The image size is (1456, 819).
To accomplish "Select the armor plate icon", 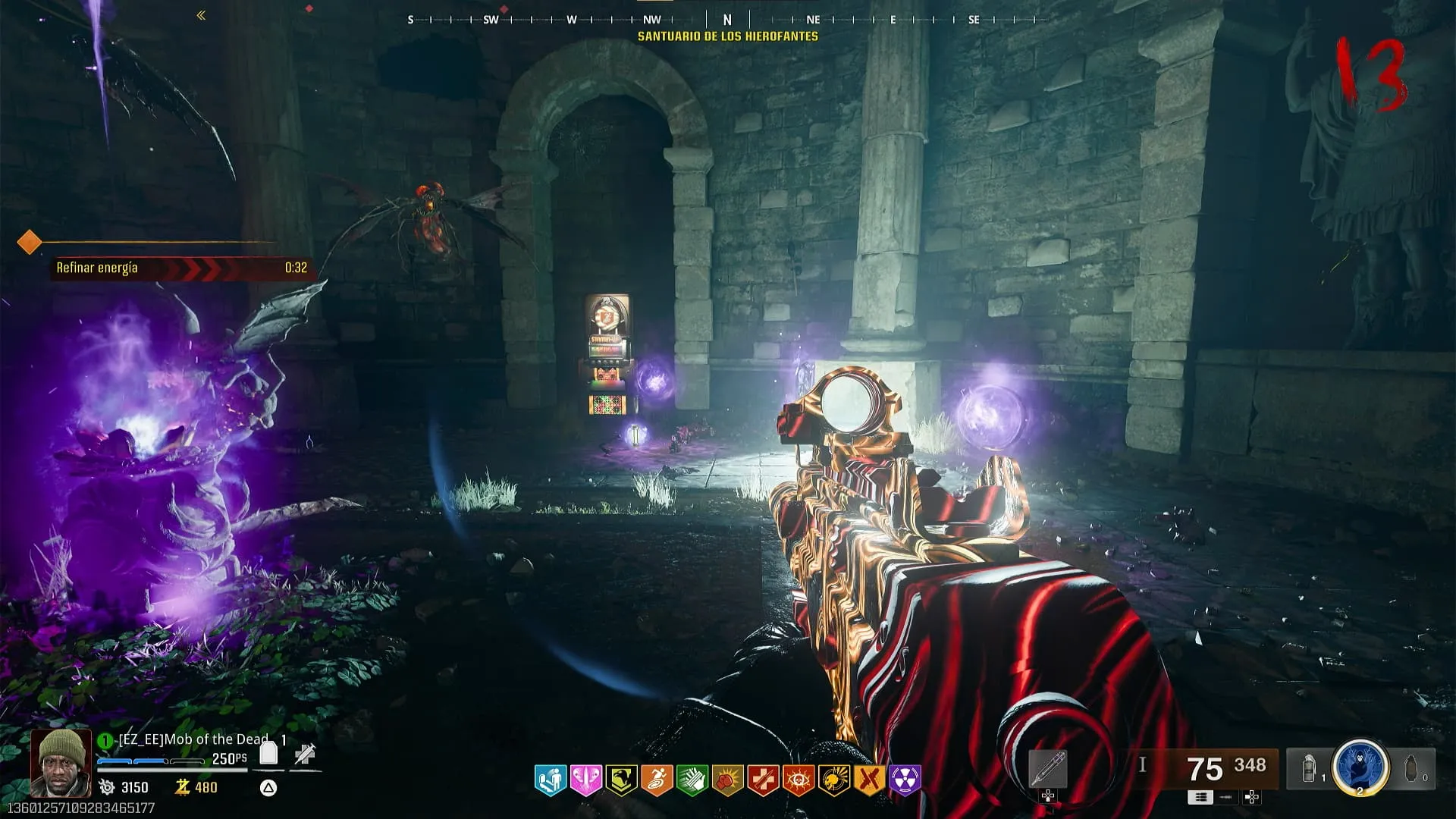I will pyautogui.click(x=268, y=753).
